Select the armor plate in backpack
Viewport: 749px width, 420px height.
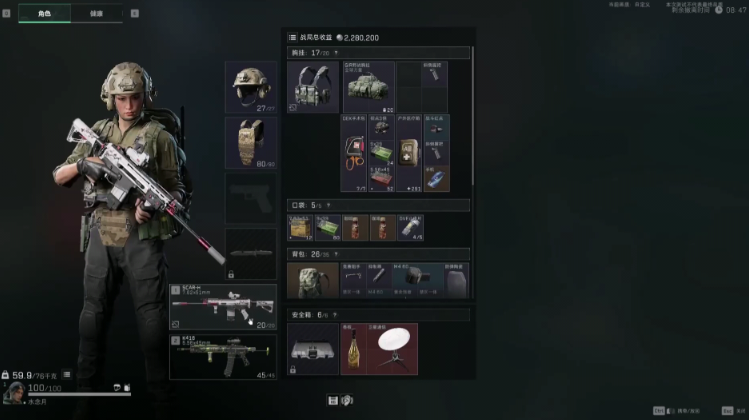point(455,281)
